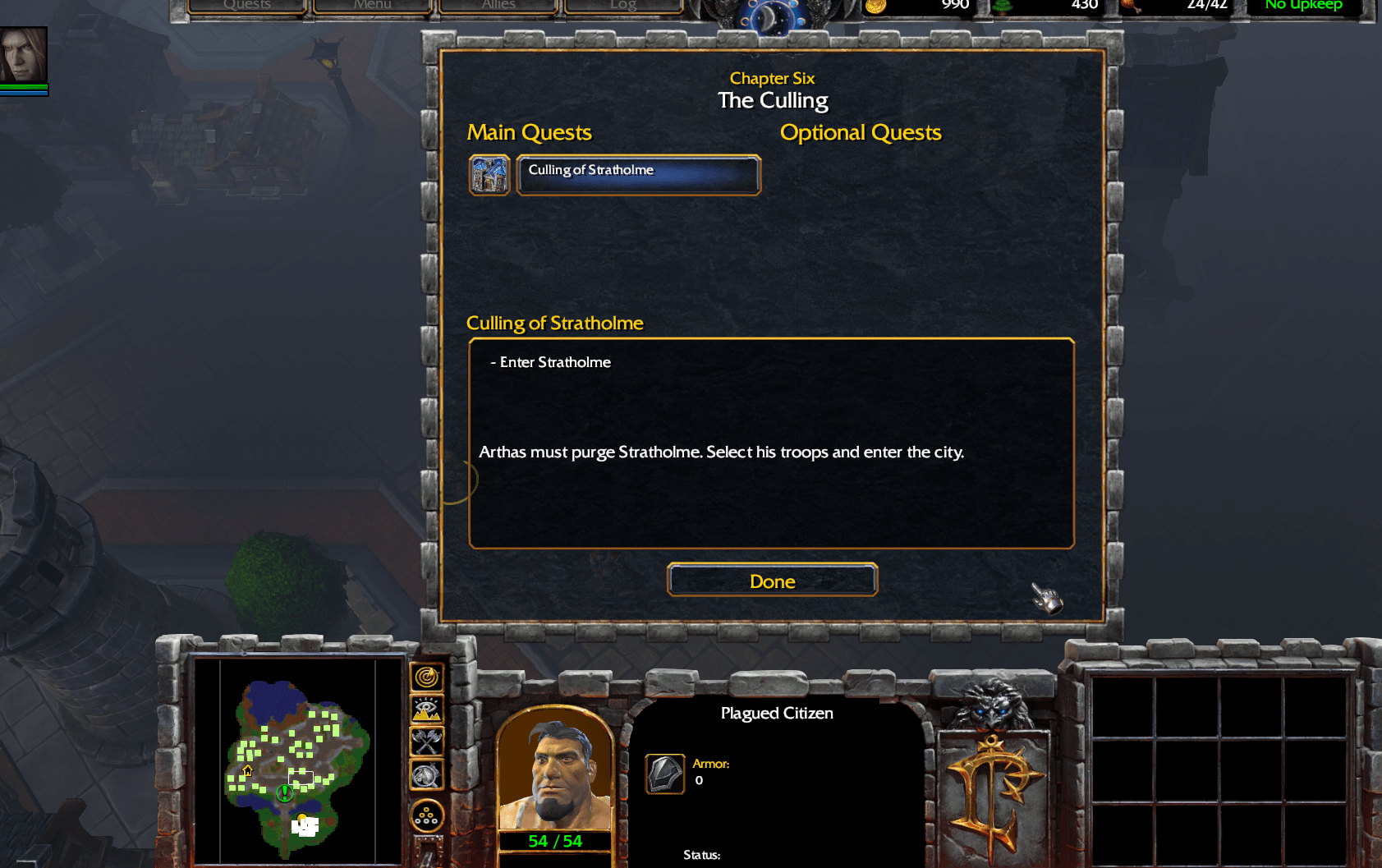Screen dimensions: 1382x868
Task: Select the Culling of Stratholme quest entry
Action: click(638, 174)
